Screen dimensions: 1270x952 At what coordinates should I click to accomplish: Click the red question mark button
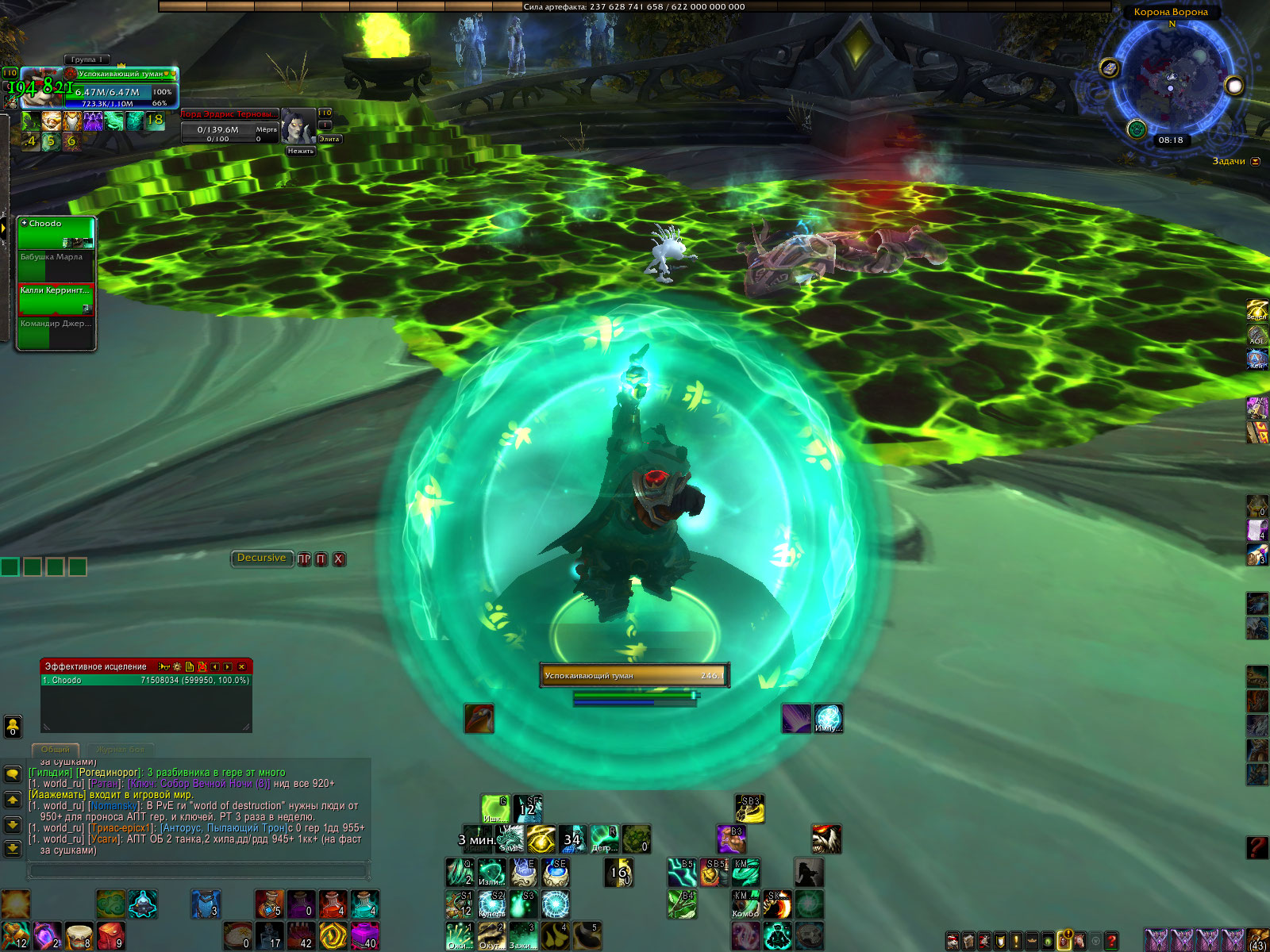[1257, 847]
